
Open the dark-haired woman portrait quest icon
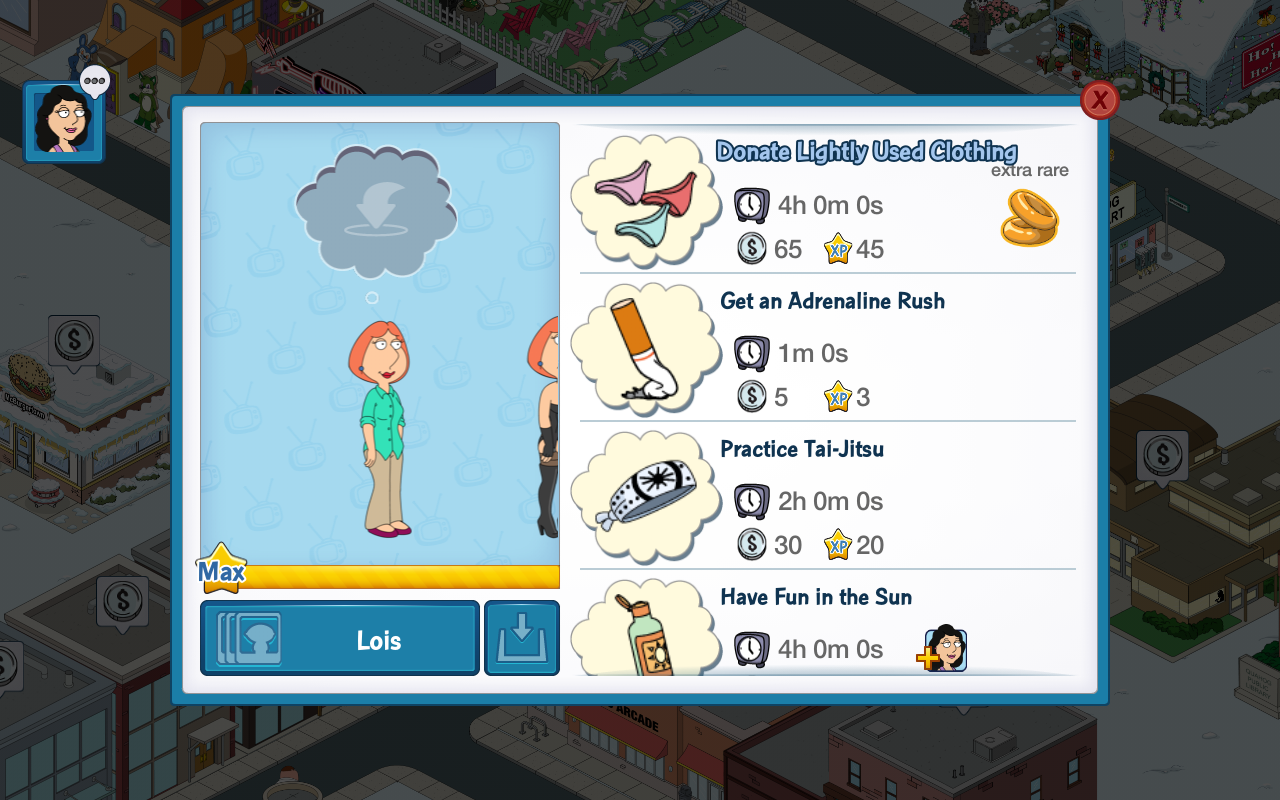click(64, 122)
